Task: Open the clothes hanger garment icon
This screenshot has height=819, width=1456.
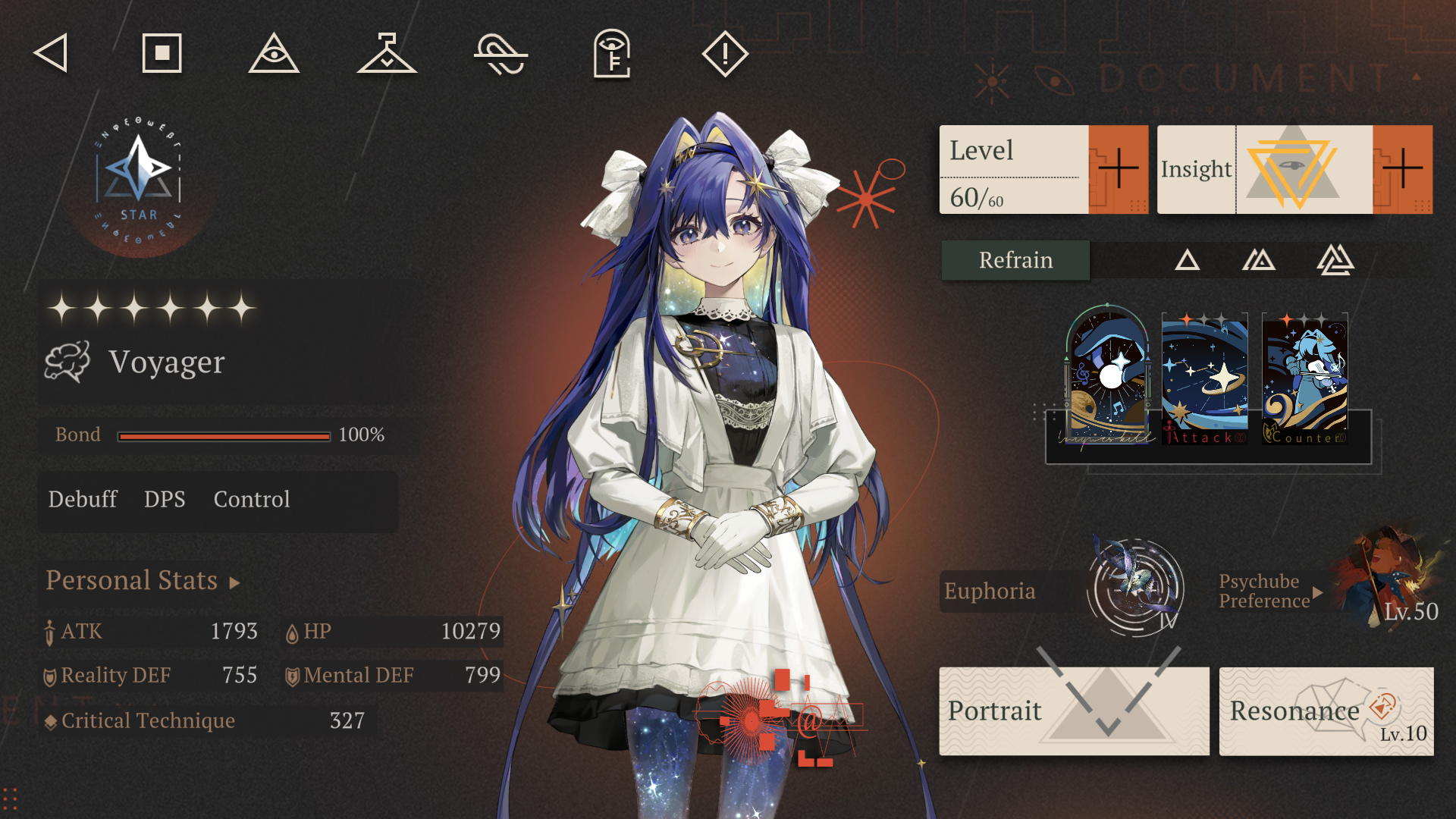Action: click(x=387, y=53)
